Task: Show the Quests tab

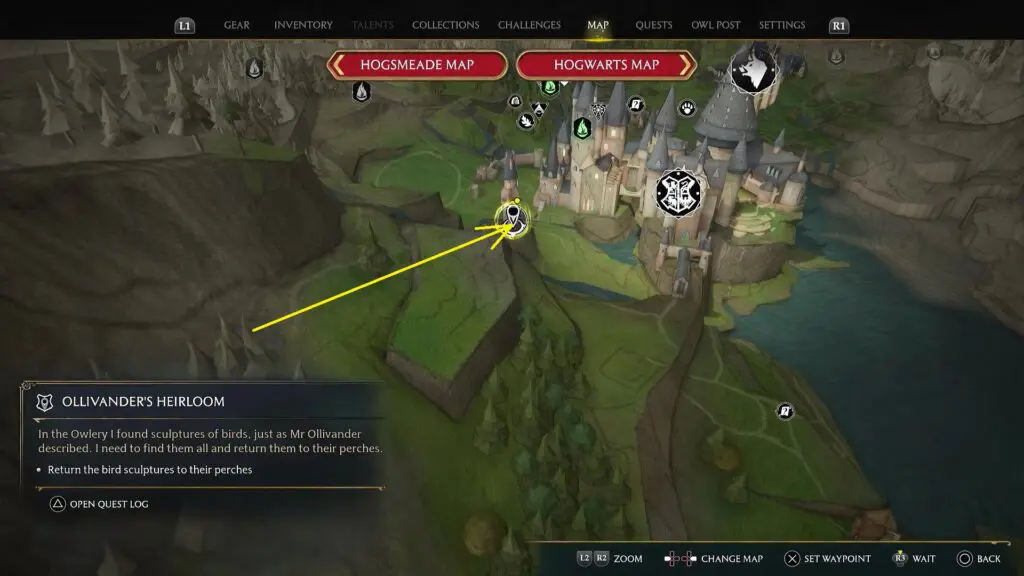Action: [x=654, y=25]
